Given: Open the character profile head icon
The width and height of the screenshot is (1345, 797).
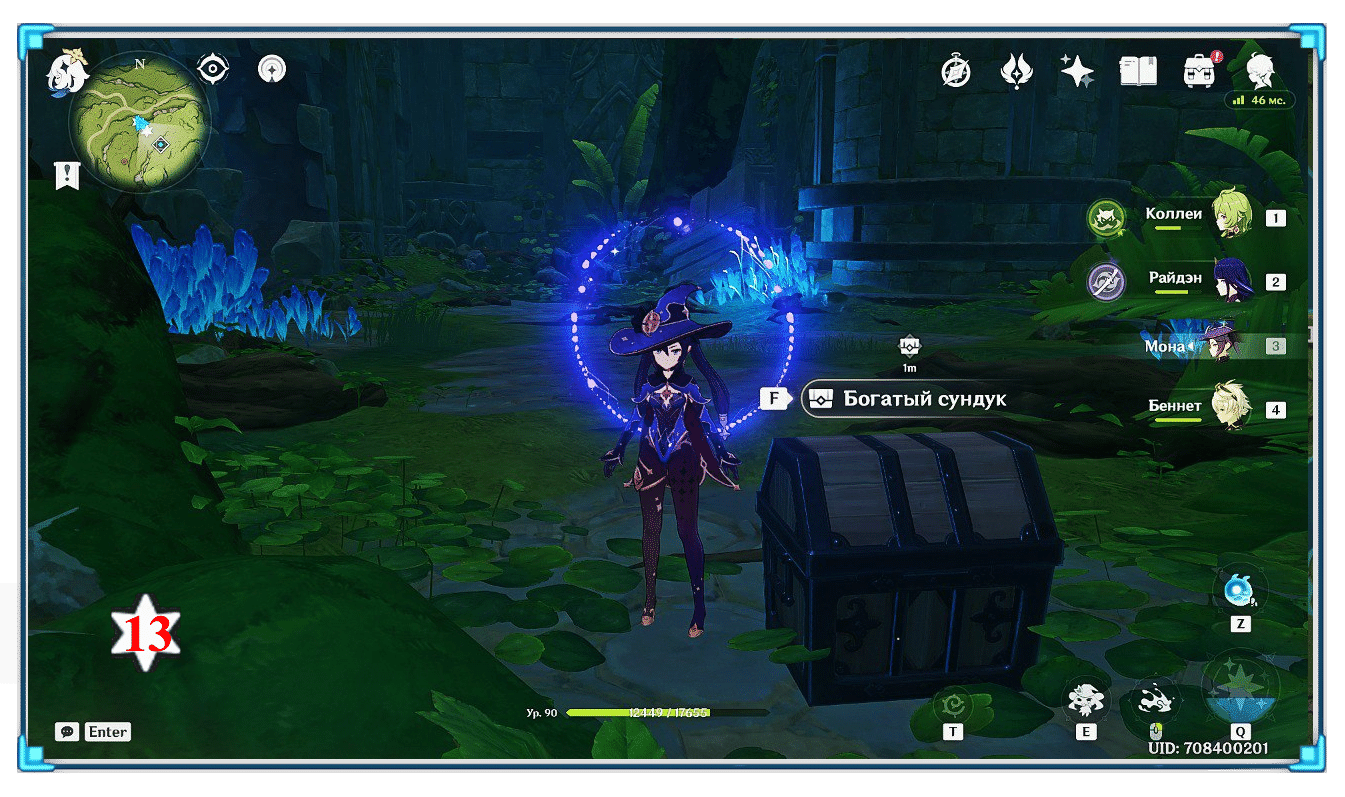Looking at the screenshot, I should pyautogui.click(x=1259, y=70).
